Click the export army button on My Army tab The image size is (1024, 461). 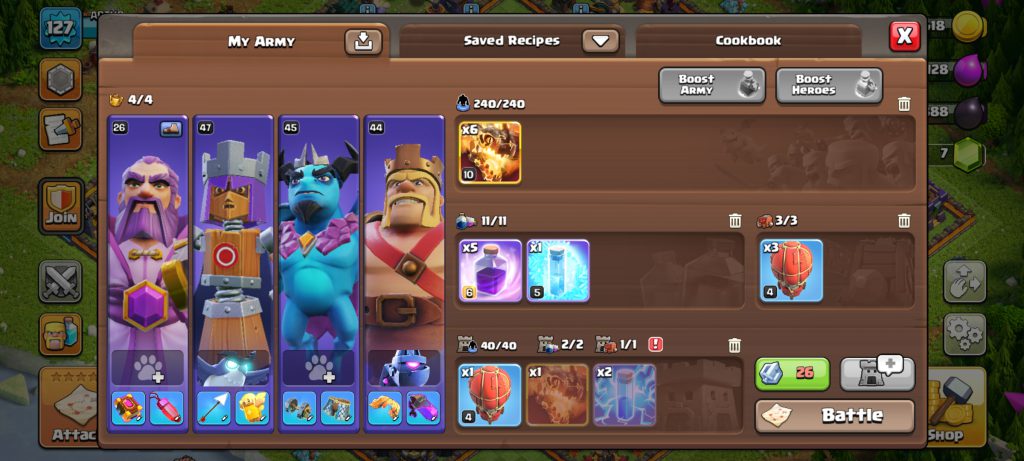point(363,41)
